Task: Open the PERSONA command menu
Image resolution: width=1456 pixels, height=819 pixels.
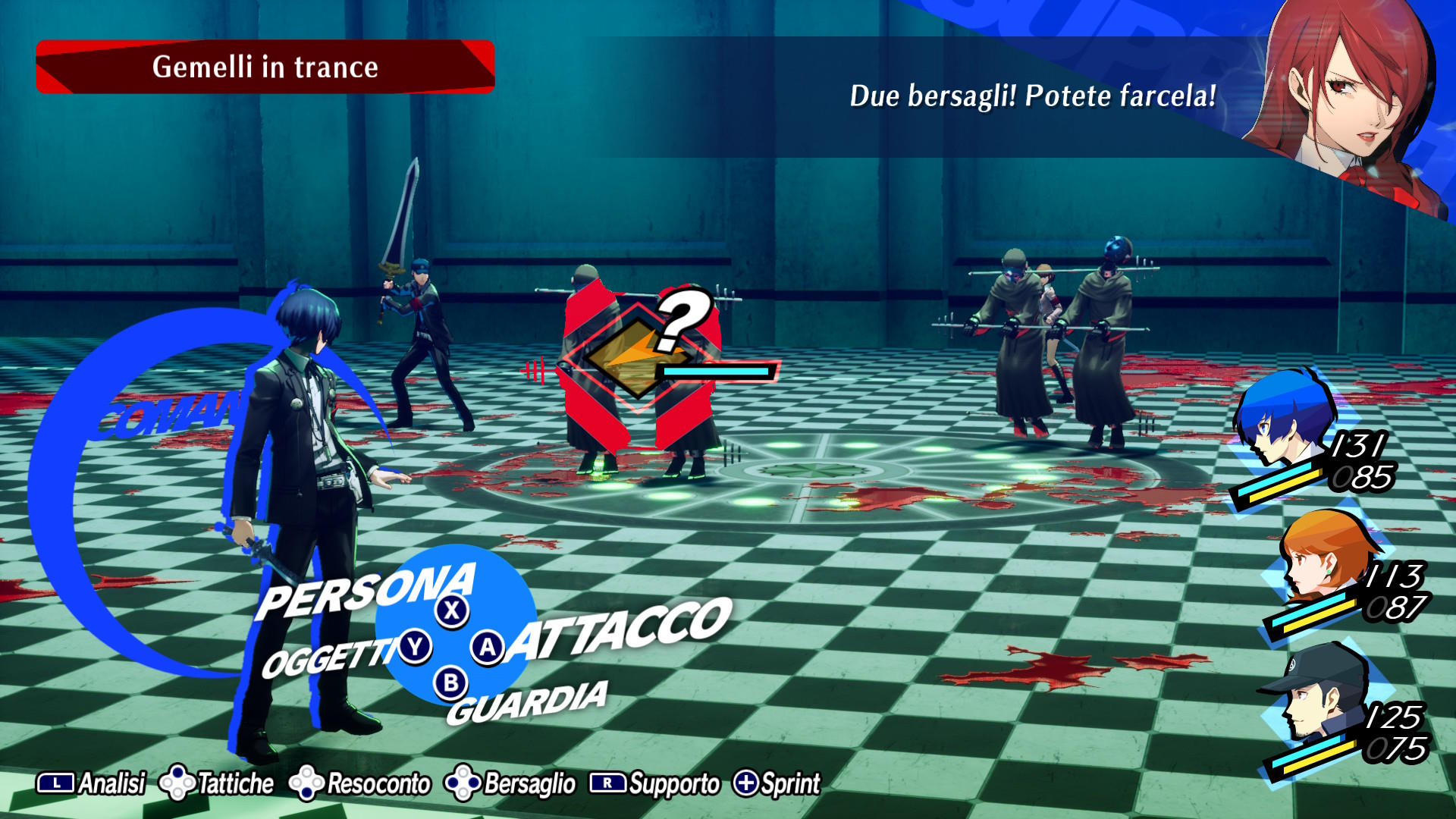Action: coord(367,591)
